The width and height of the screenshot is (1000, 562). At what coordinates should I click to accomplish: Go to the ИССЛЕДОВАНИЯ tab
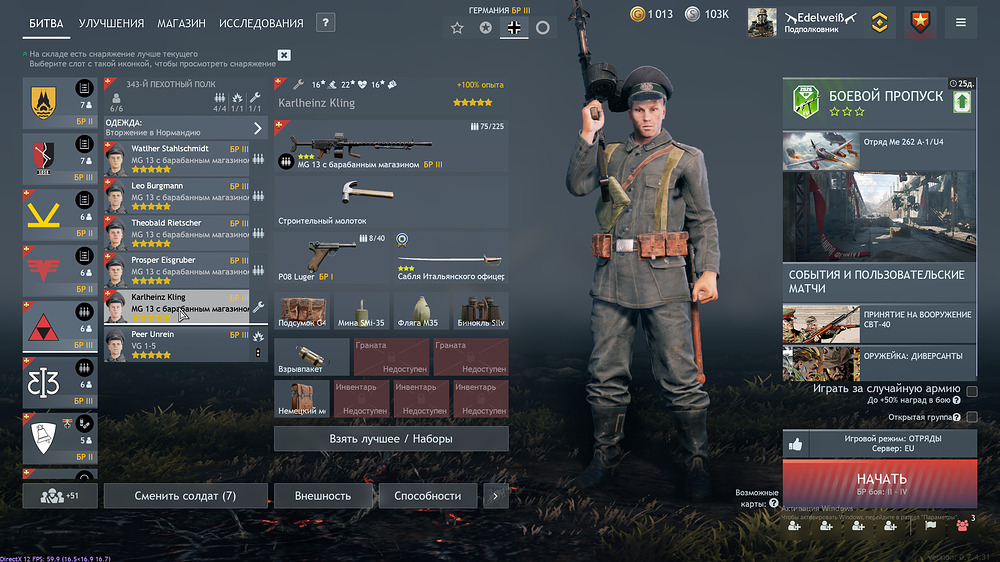coord(261,23)
